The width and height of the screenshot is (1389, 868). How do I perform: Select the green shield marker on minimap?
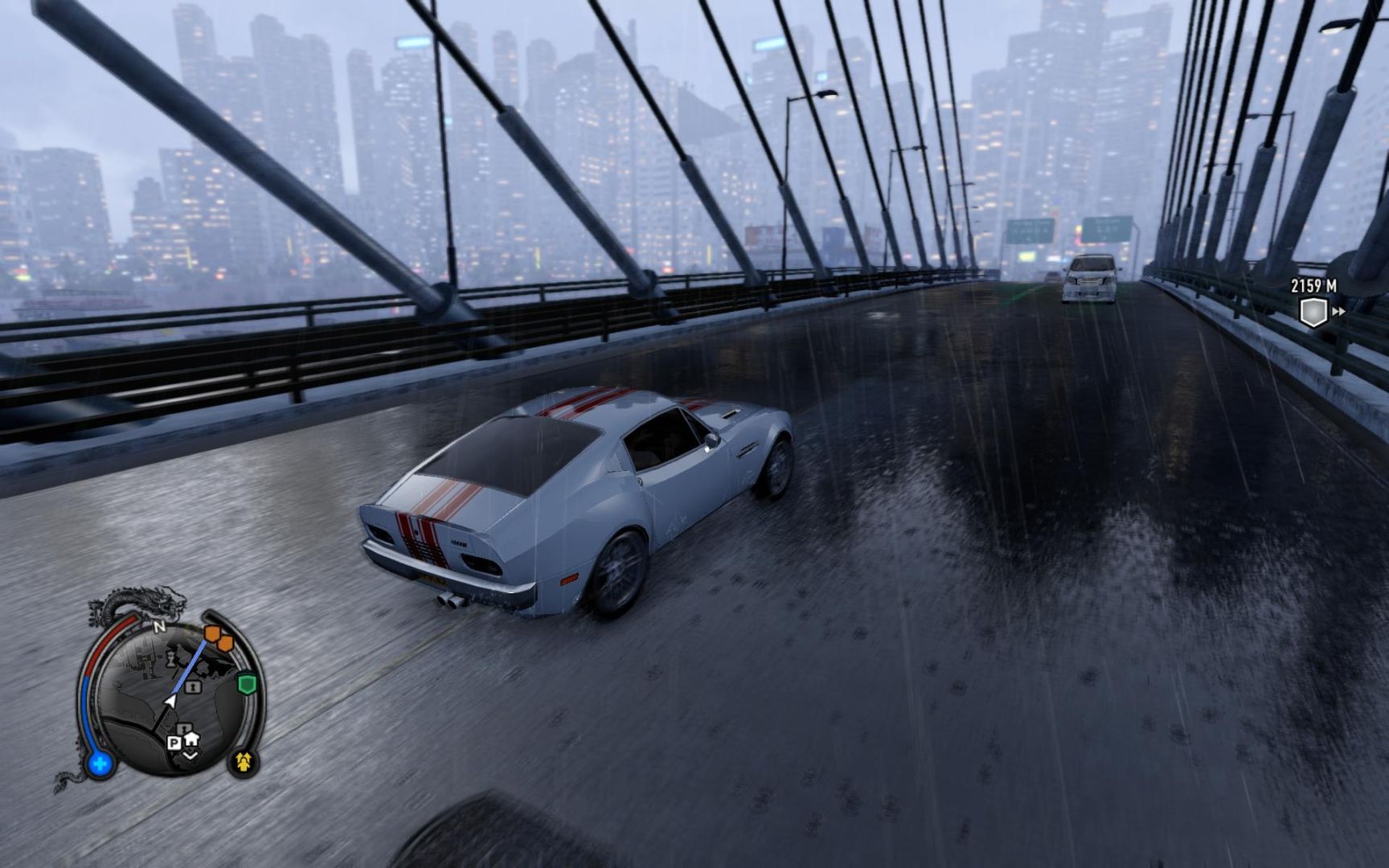pos(247,684)
